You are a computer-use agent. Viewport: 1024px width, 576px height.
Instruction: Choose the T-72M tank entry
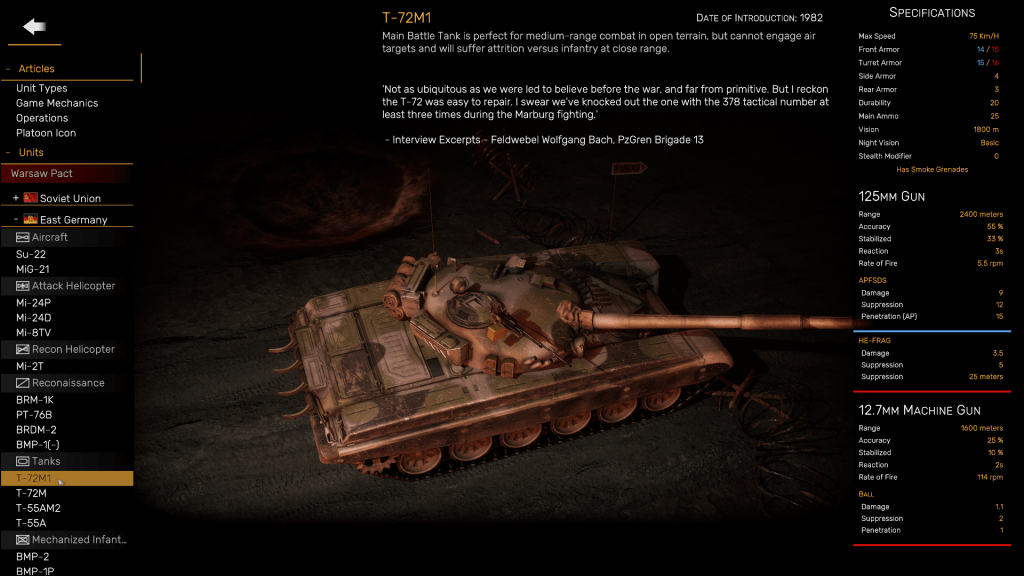[x=31, y=493]
